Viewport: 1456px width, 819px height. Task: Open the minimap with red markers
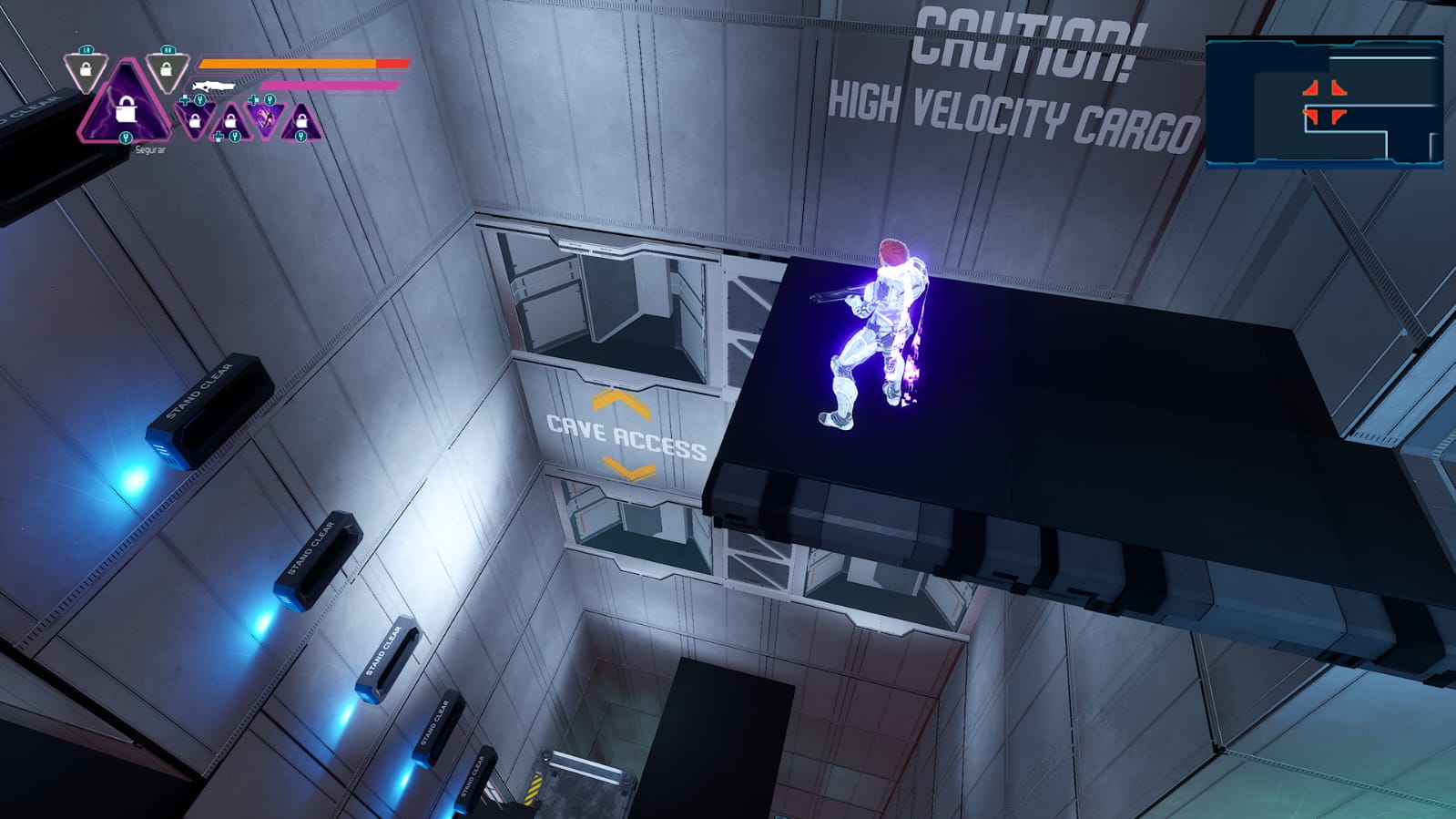tap(1324, 102)
